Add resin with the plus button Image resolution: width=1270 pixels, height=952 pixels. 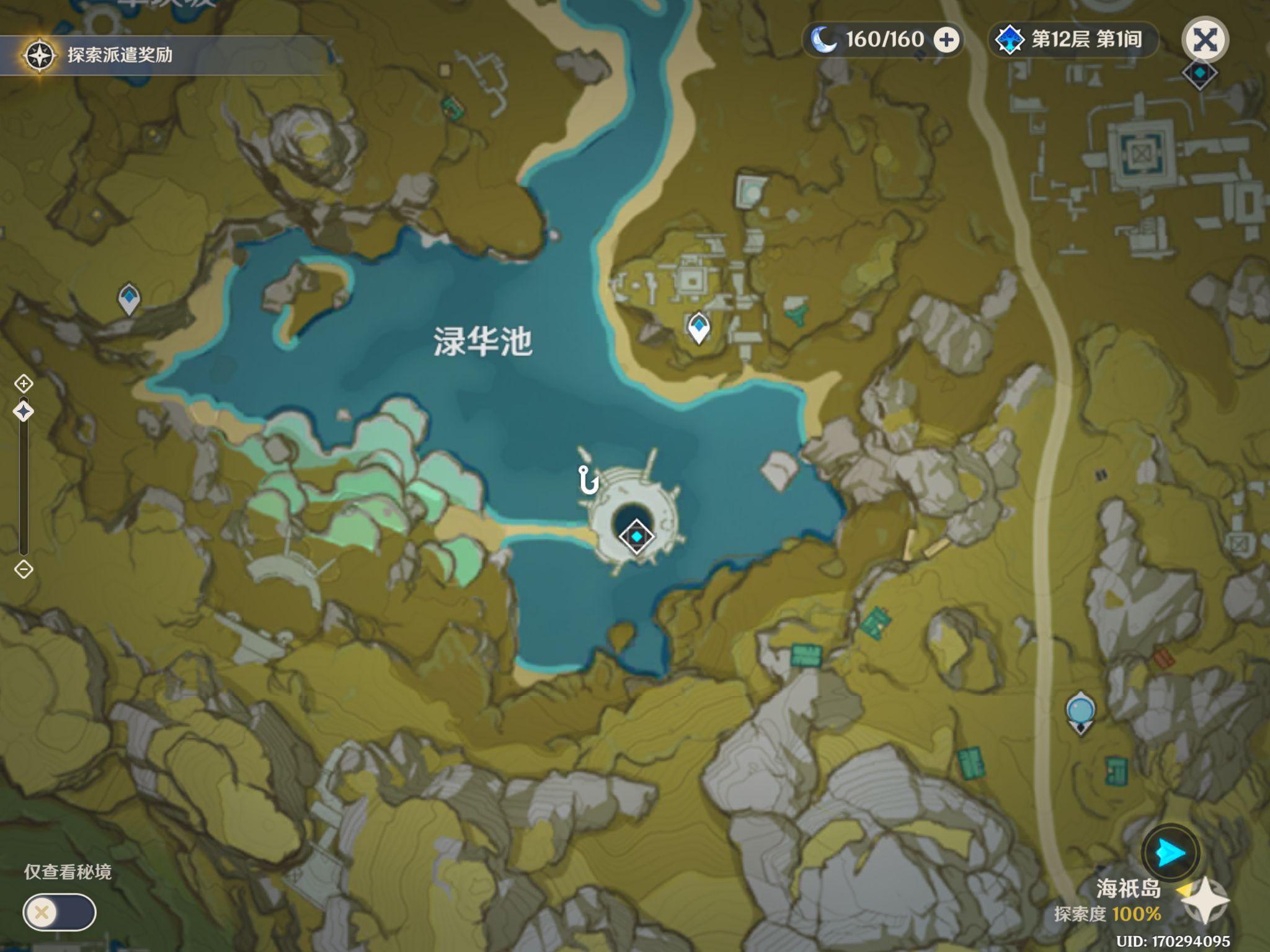point(946,40)
